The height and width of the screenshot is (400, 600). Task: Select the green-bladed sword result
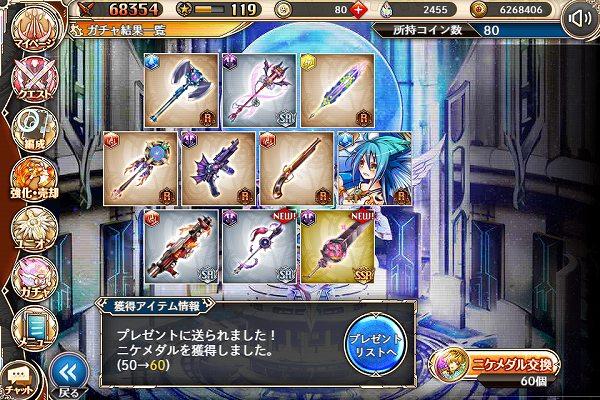pos(337,90)
